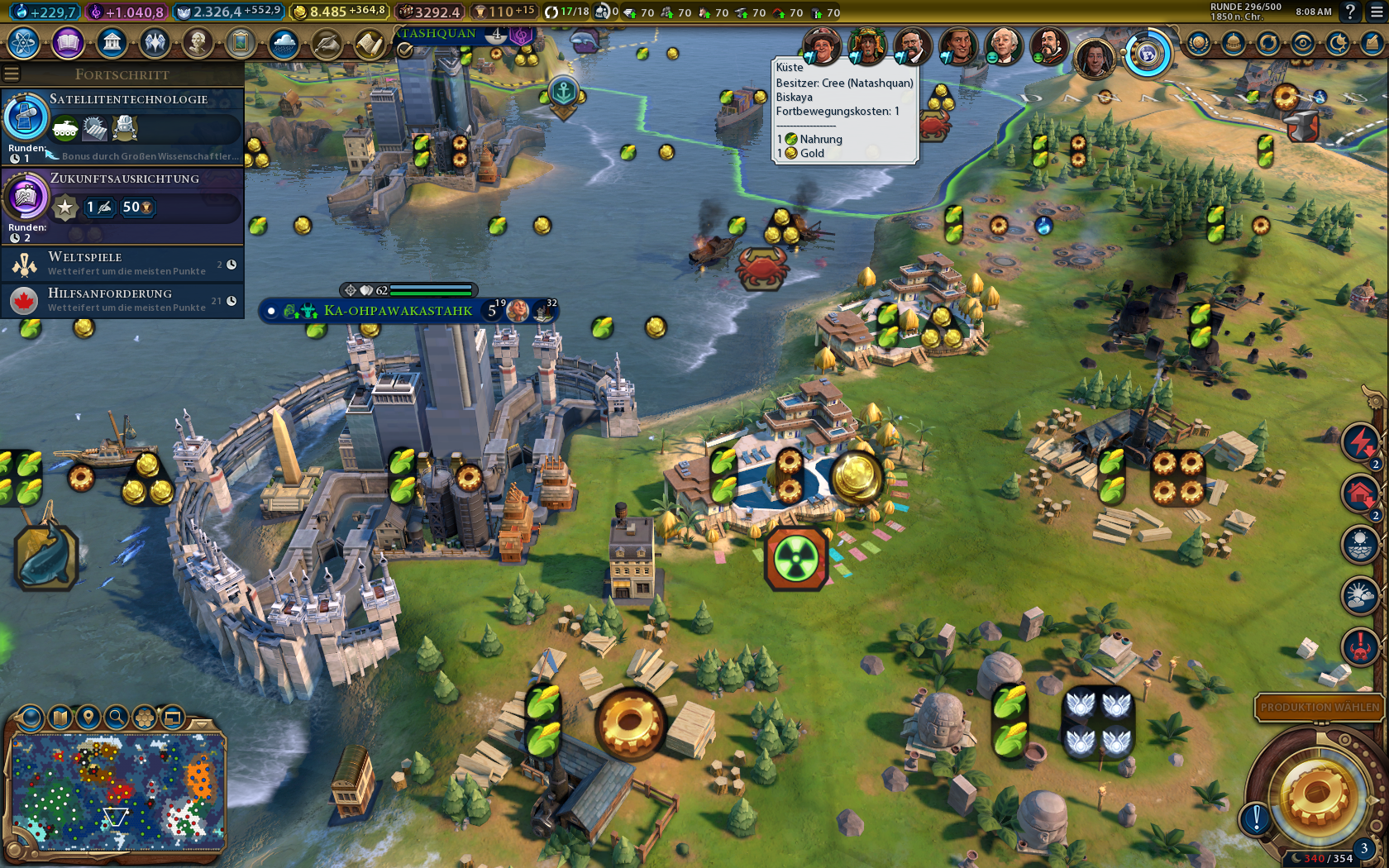Image resolution: width=1389 pixels, height=868 pixels.
Task: Open the climate rain cloud screen
Action: [283, 43]
